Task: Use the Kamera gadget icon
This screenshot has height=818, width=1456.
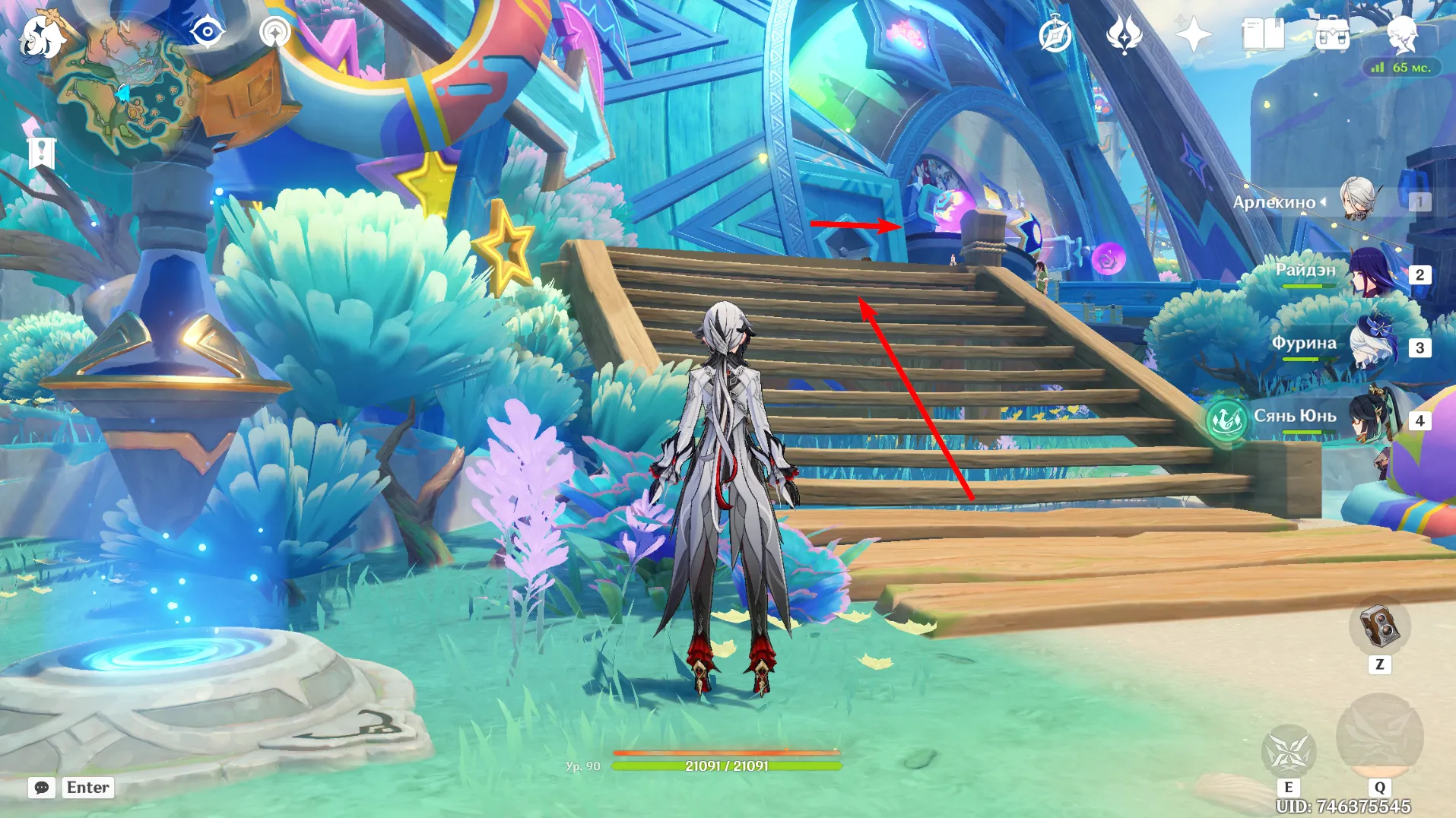Action: [x=1379, y=627]
